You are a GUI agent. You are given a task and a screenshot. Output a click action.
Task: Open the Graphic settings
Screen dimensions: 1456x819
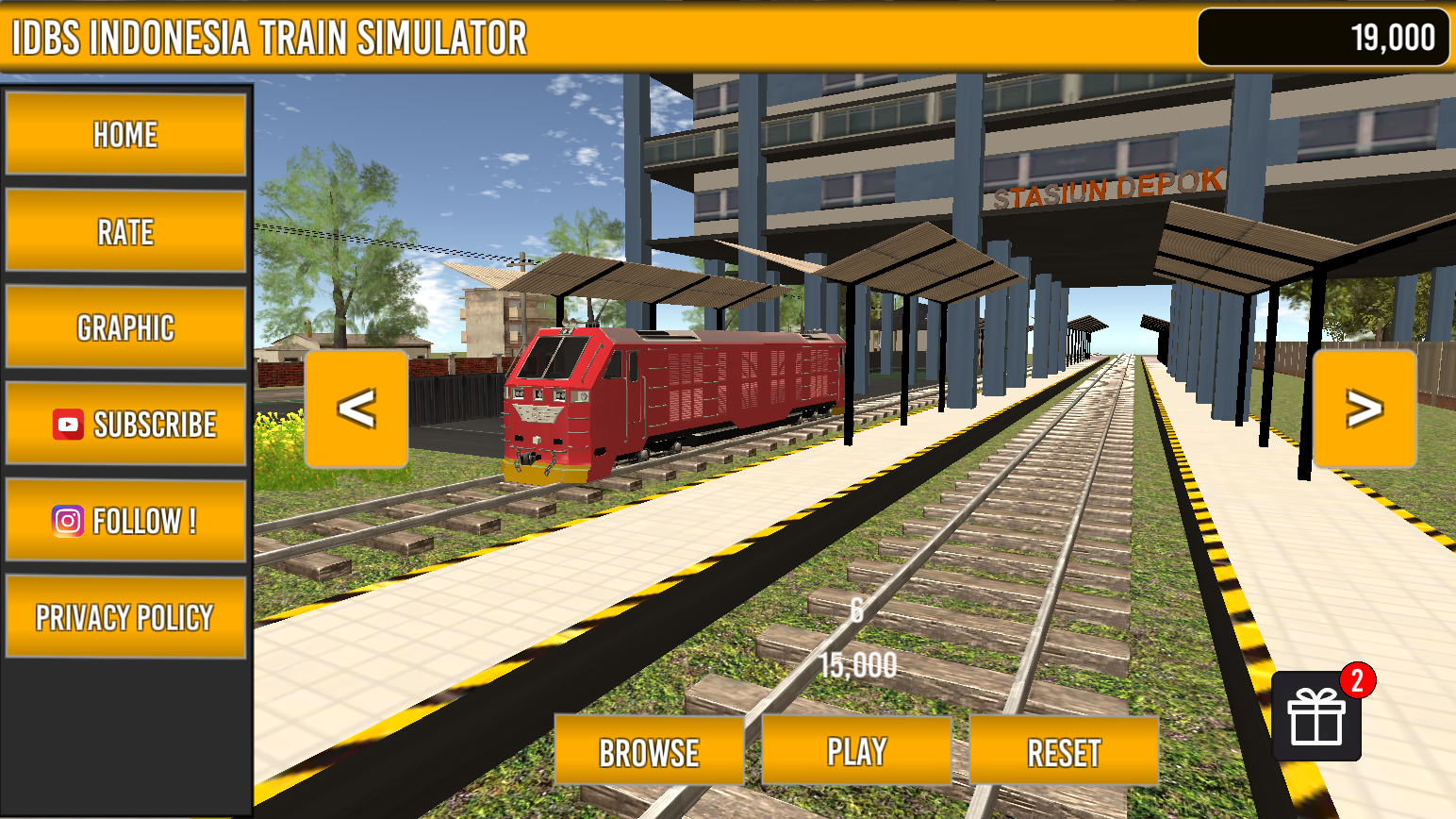click(125, 327)
